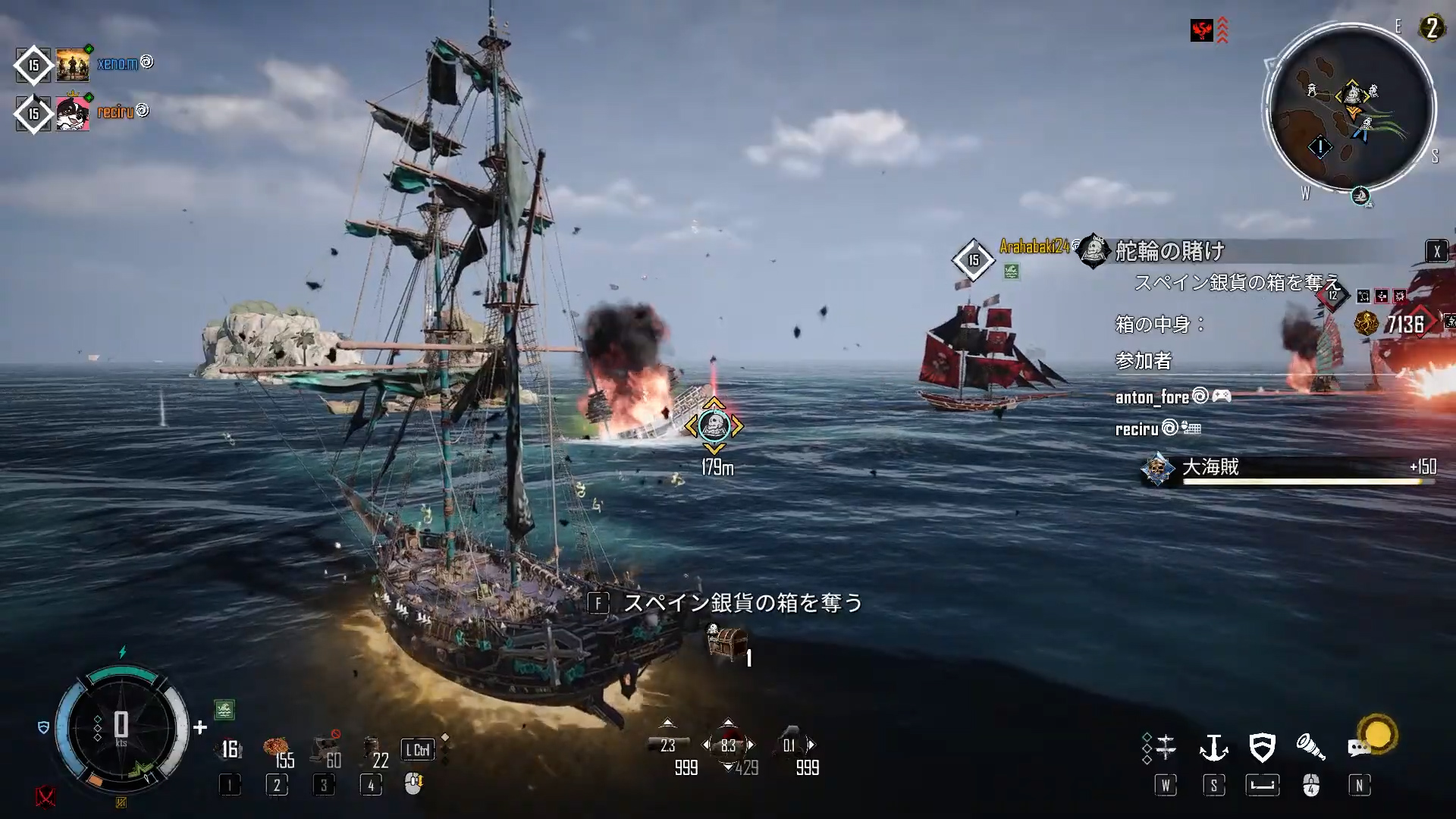Click the red phoenix status icon
The width and height of the screenshot is (1456, 819).
point(1201,30)
